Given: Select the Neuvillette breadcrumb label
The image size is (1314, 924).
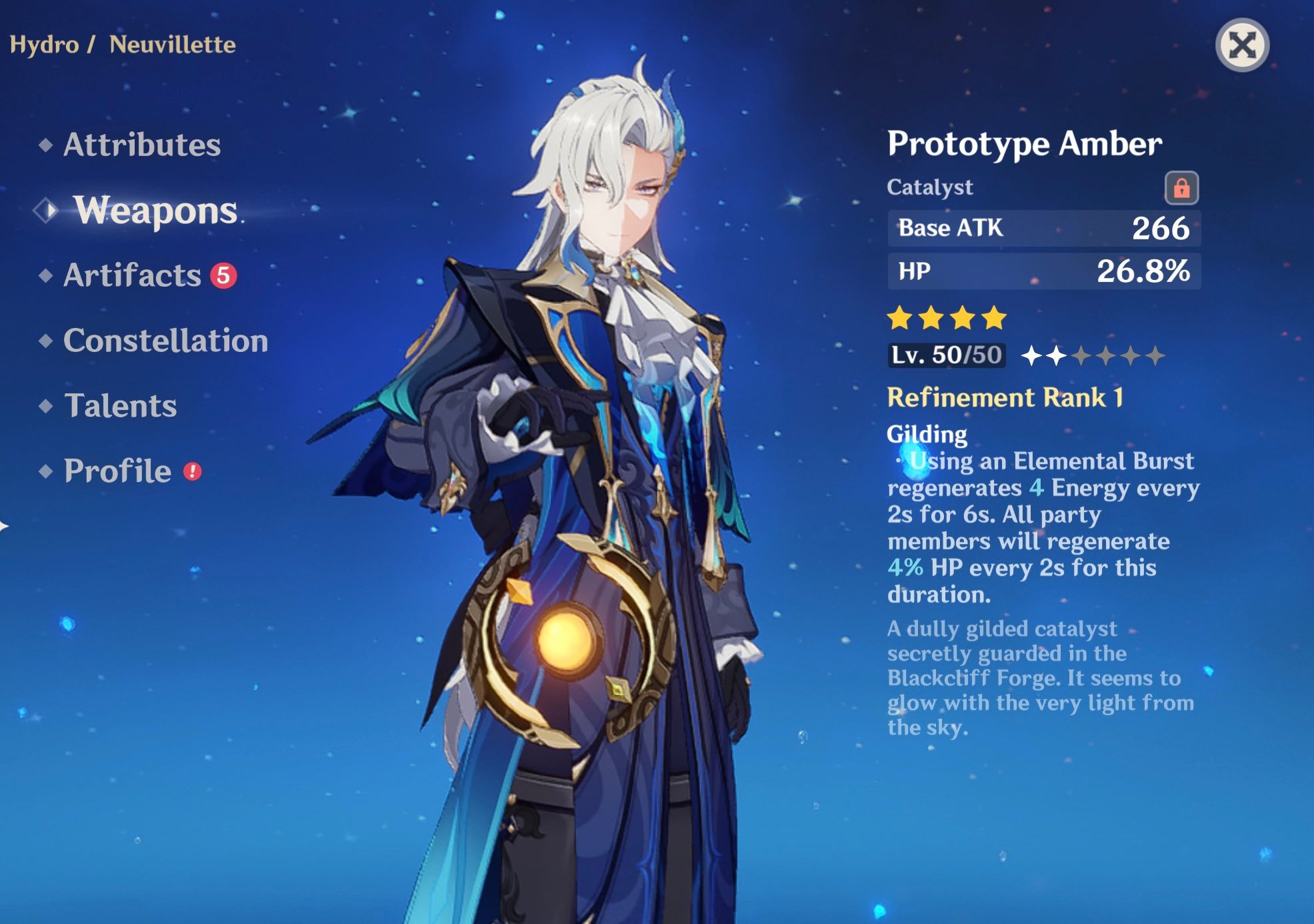Looking at the screenshot, I should 171,45.
